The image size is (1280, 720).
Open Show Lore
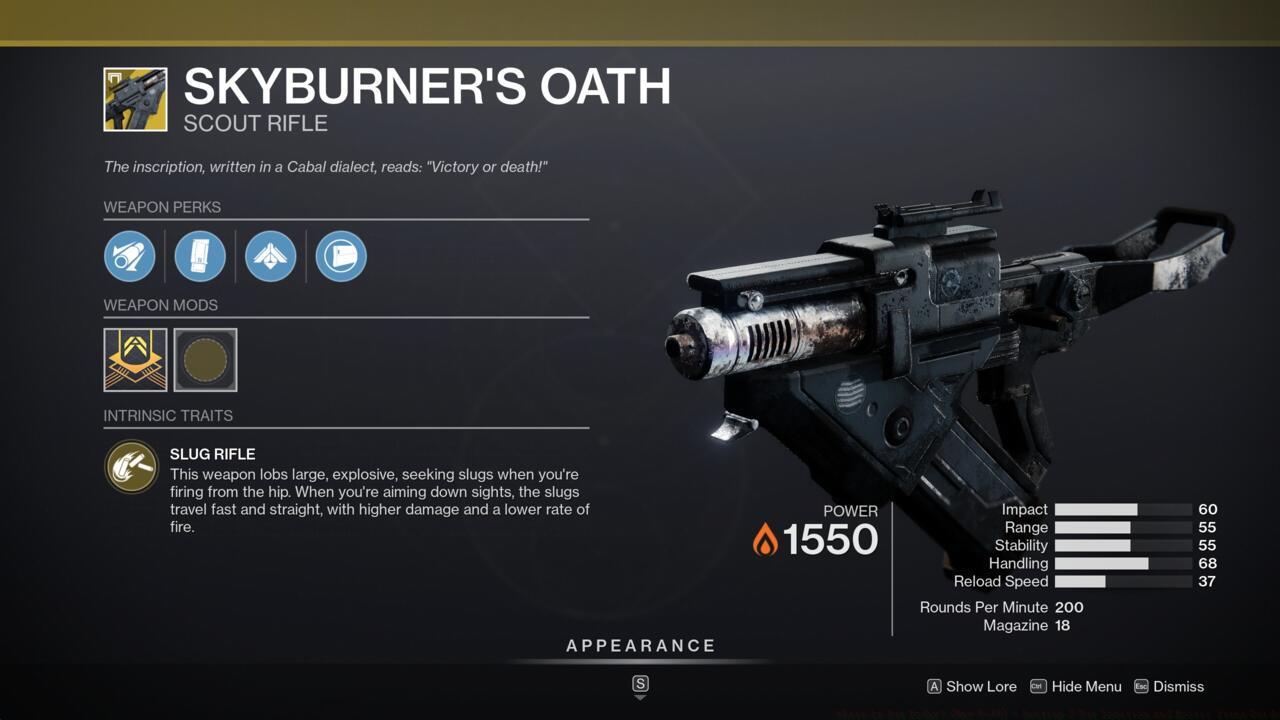[x=971, y=687]
